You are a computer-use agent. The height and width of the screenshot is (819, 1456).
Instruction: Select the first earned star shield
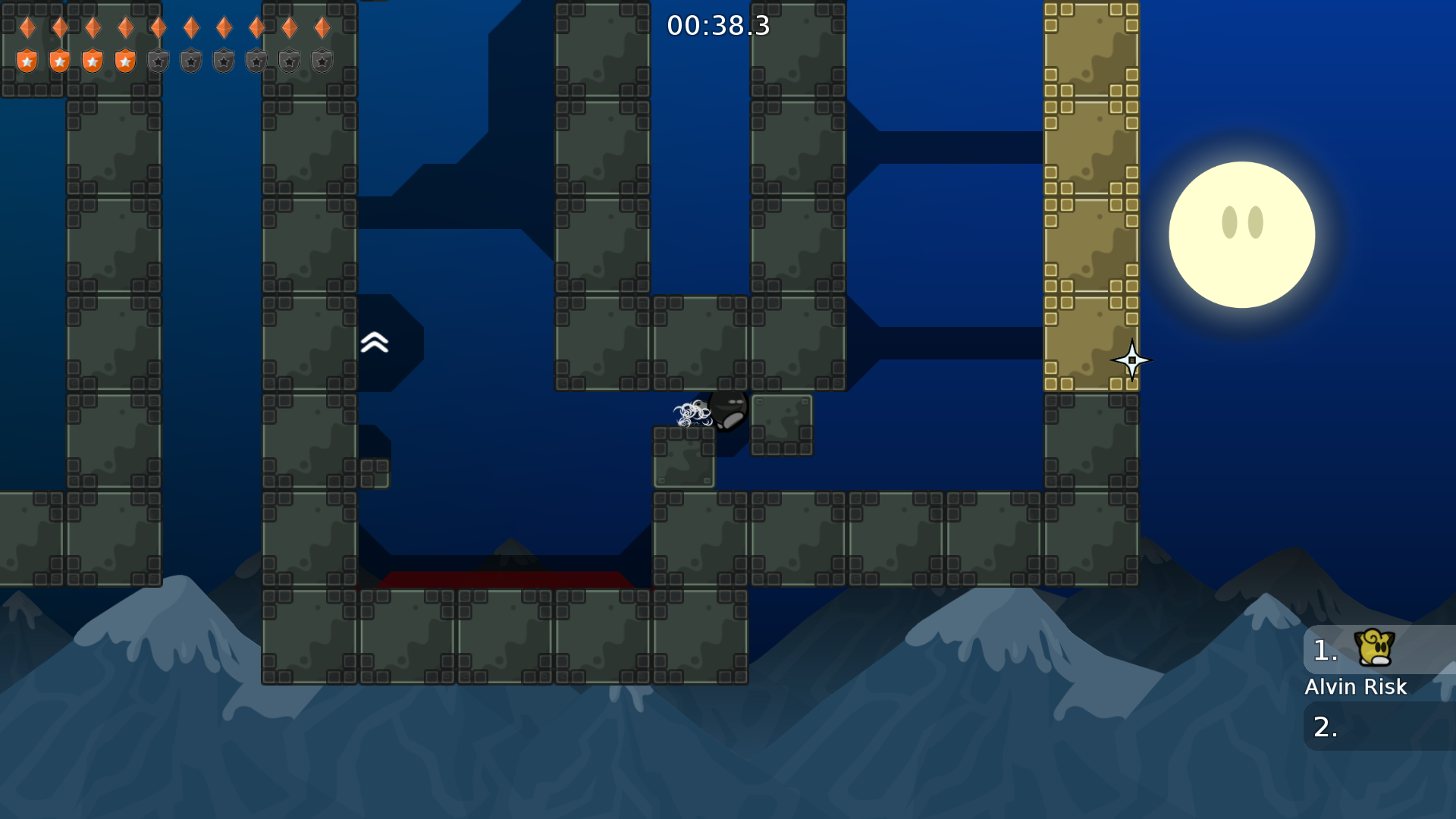[x=27, y=59]
